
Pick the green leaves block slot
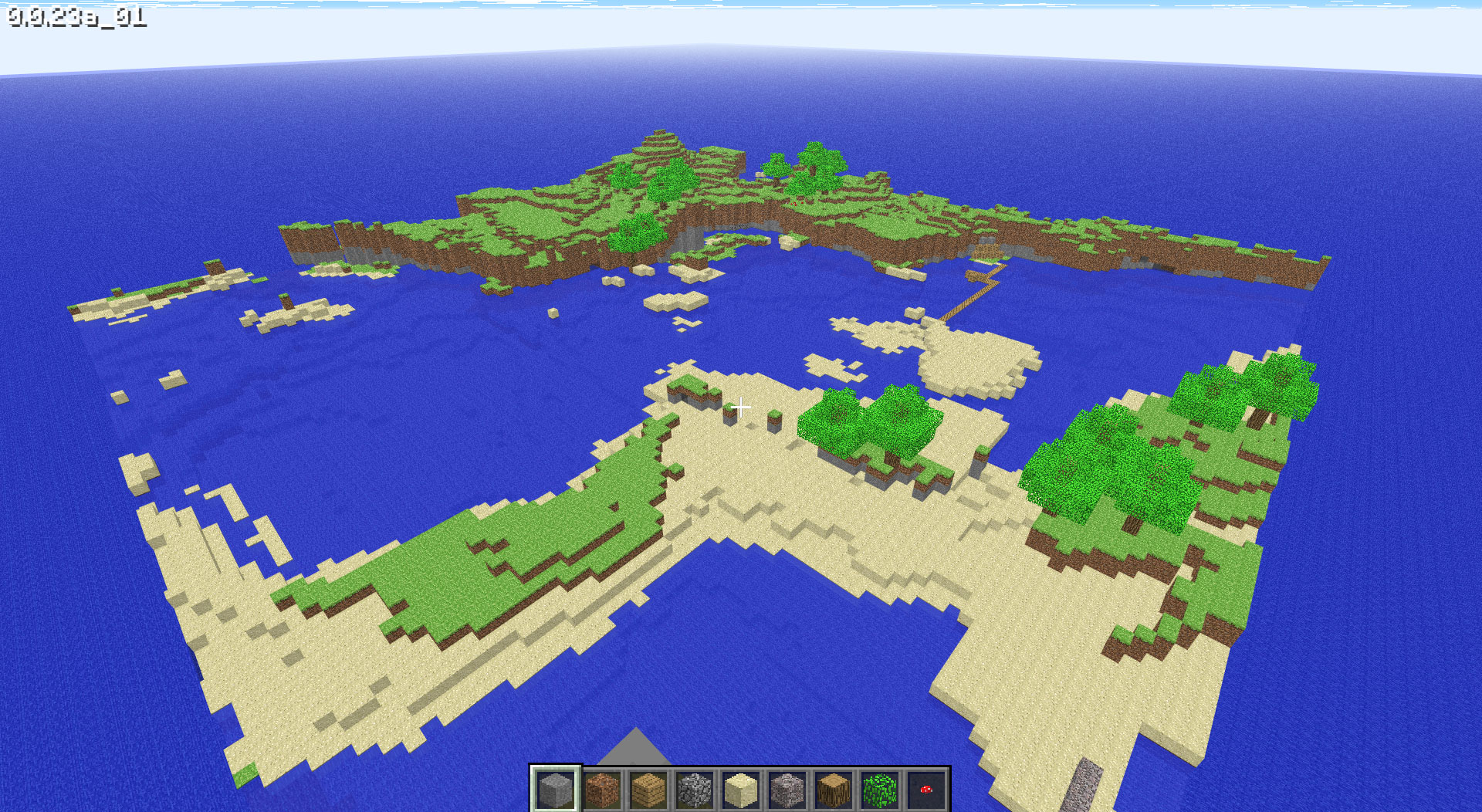coord(880,790)
